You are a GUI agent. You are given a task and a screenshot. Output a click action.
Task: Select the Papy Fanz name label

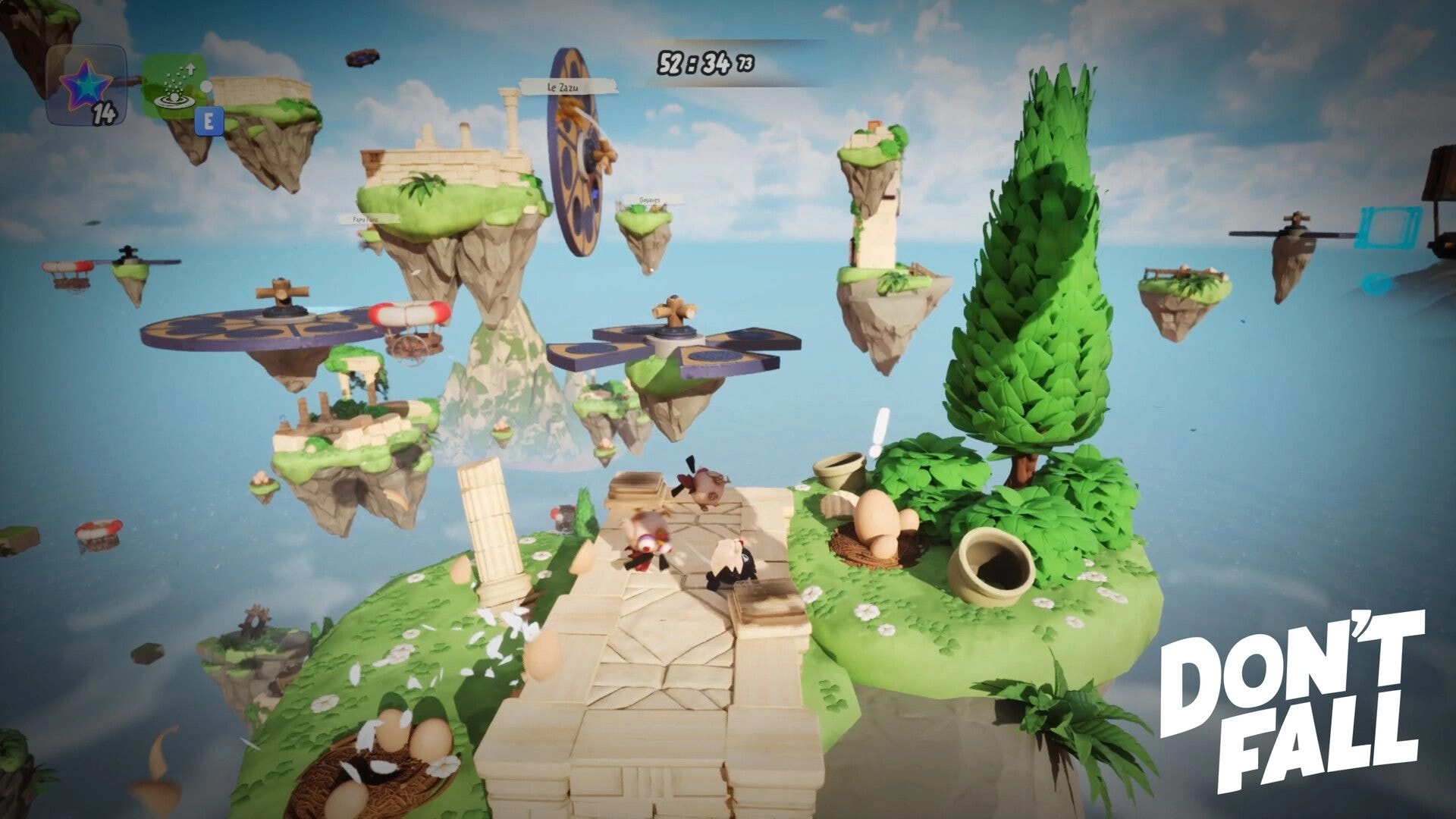[x=366, y=221]
